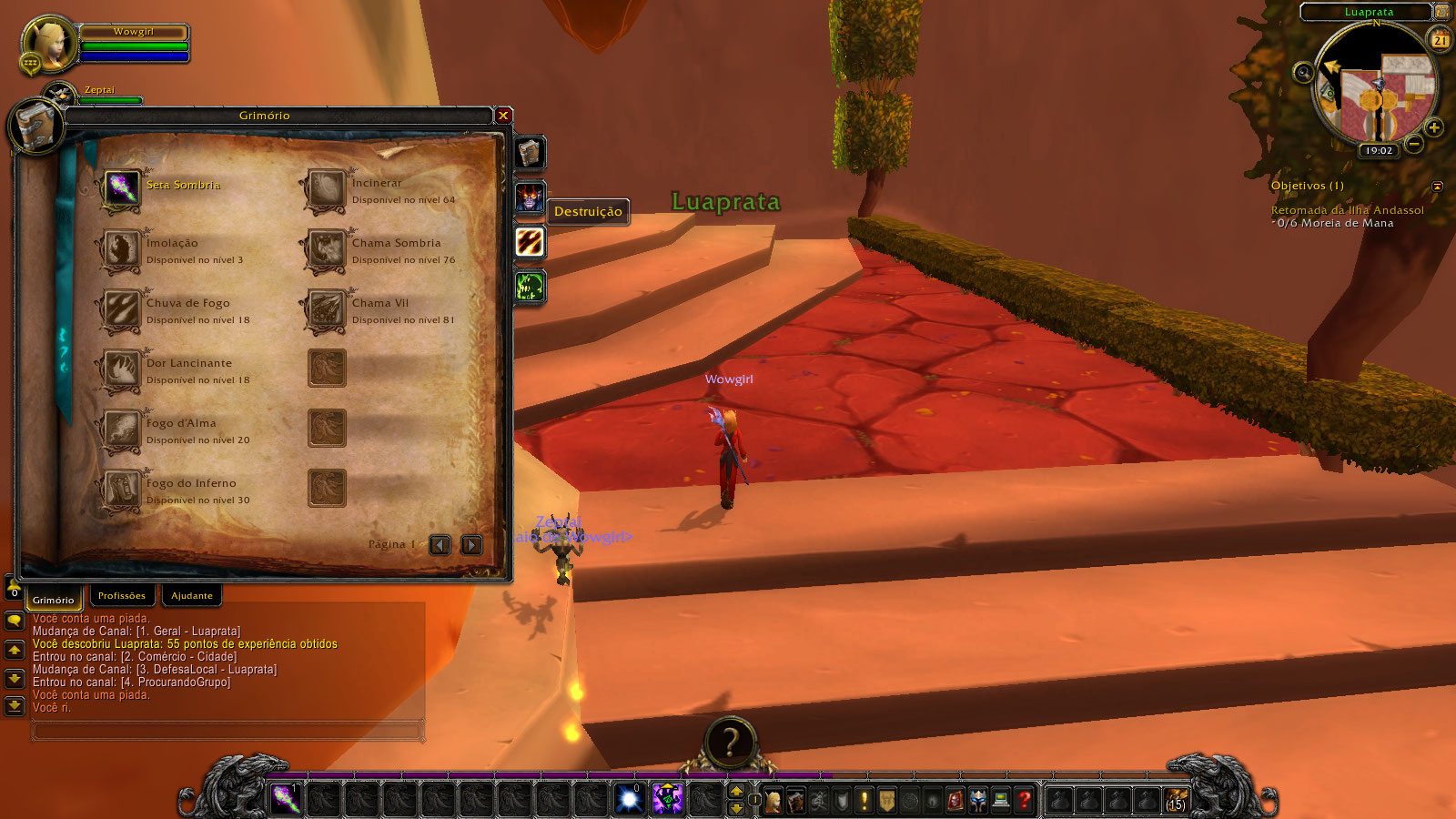This screenshot has height=819, width=1456.
Task: Cast Seta Sombria from the action bar
Action: 286,799
